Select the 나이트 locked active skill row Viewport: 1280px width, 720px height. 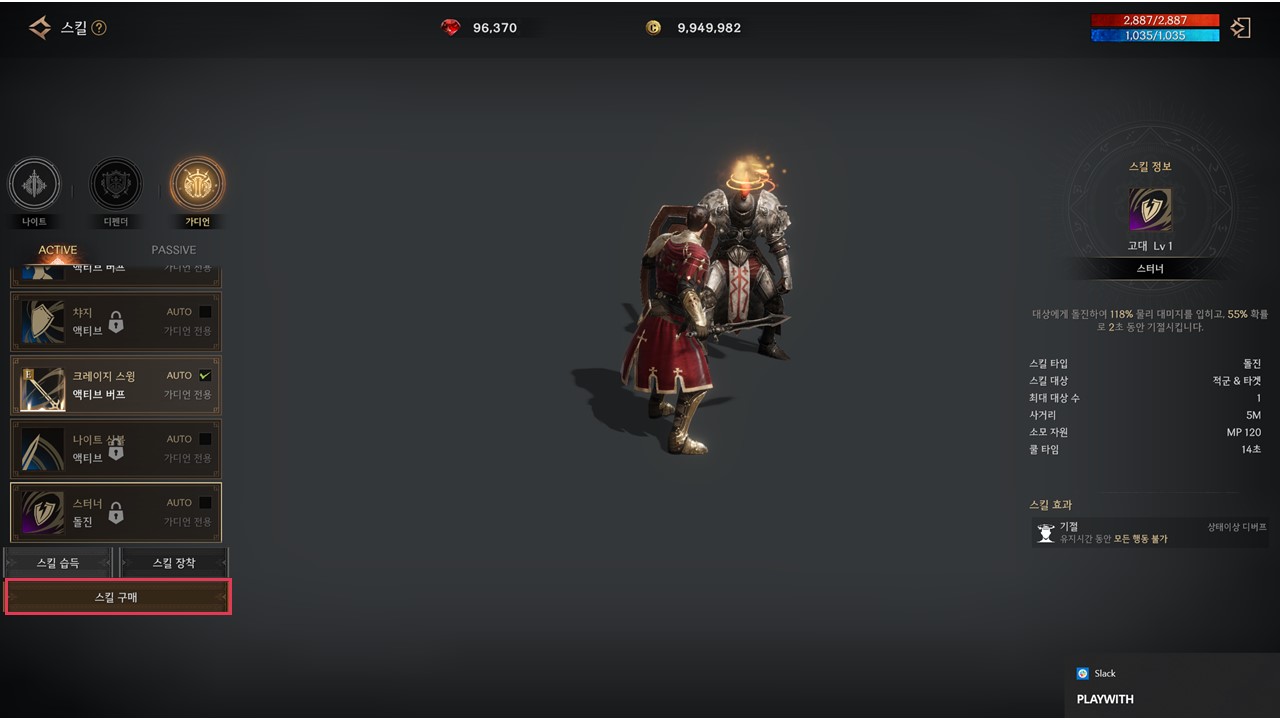coord(116,448)
